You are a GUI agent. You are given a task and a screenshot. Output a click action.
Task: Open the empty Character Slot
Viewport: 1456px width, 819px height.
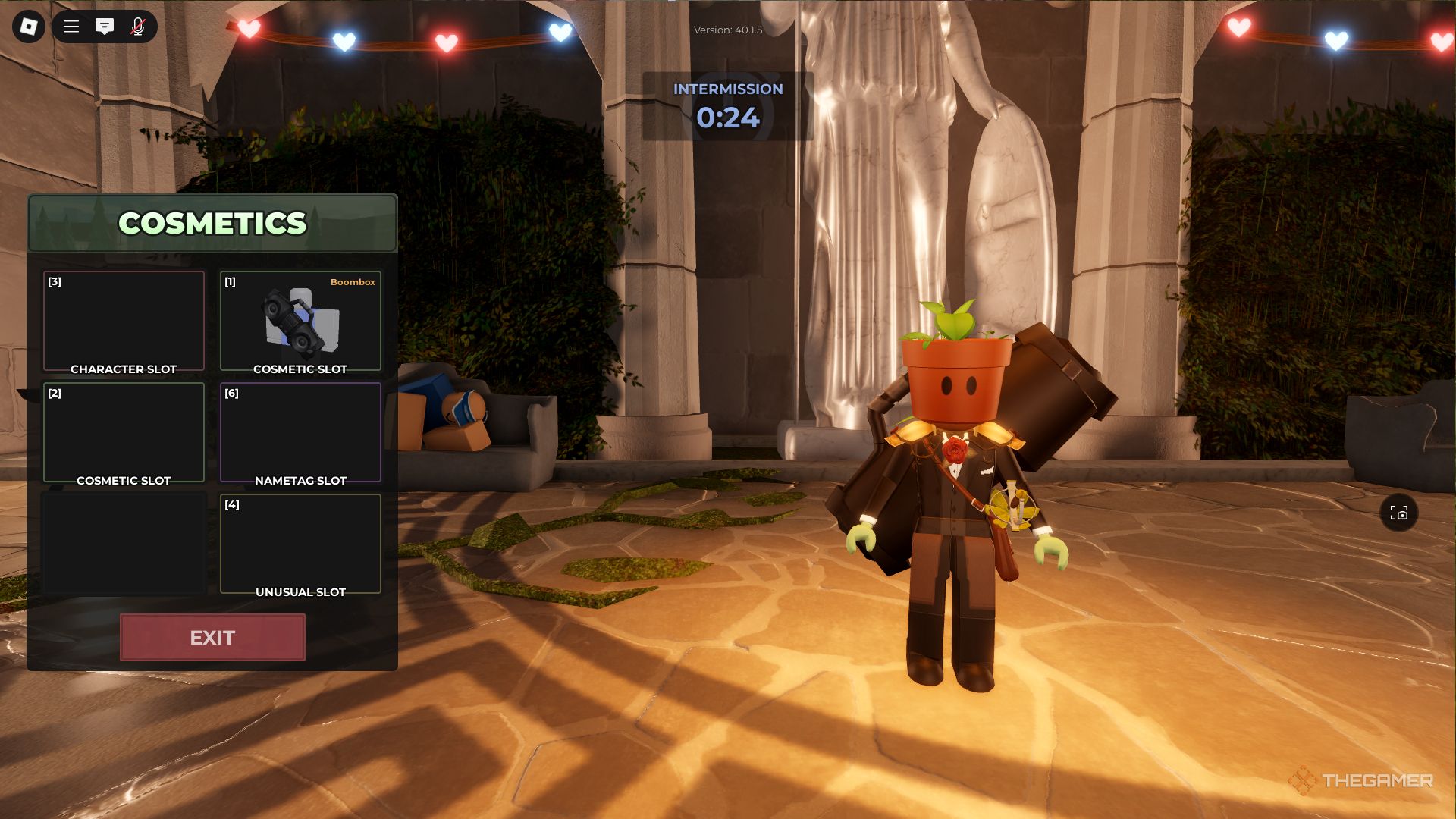pos(124,322)
